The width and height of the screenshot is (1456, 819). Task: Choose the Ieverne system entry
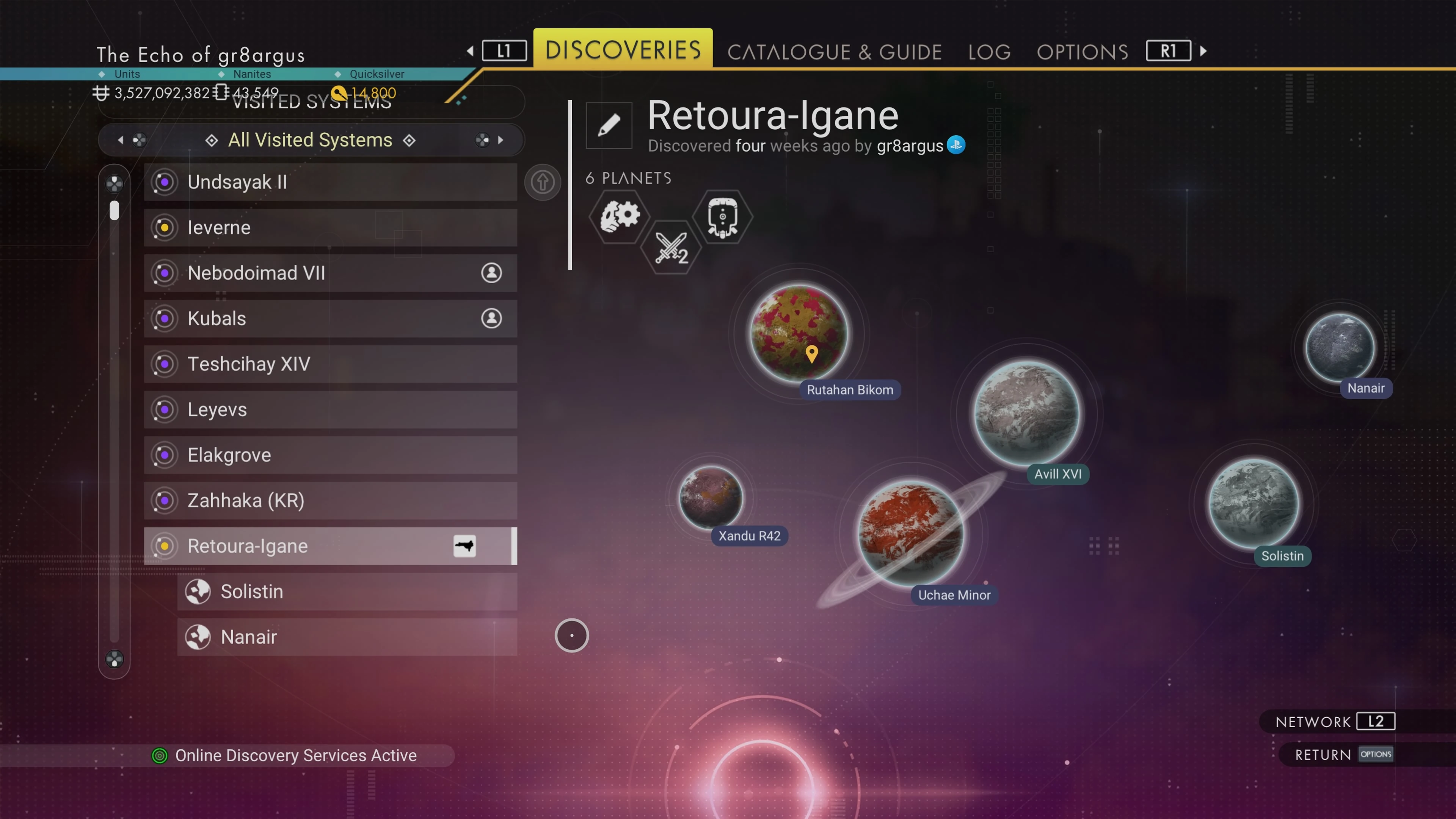[330, 228]
